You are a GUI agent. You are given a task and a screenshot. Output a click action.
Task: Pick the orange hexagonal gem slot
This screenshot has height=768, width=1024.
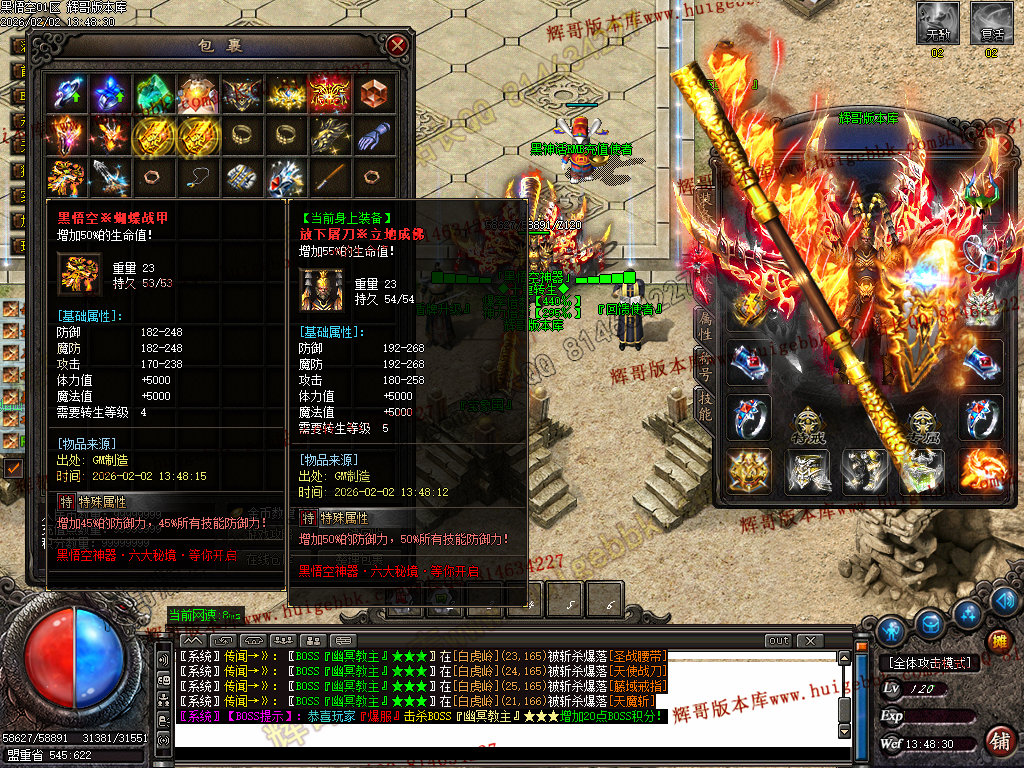[x=373, y=94]
